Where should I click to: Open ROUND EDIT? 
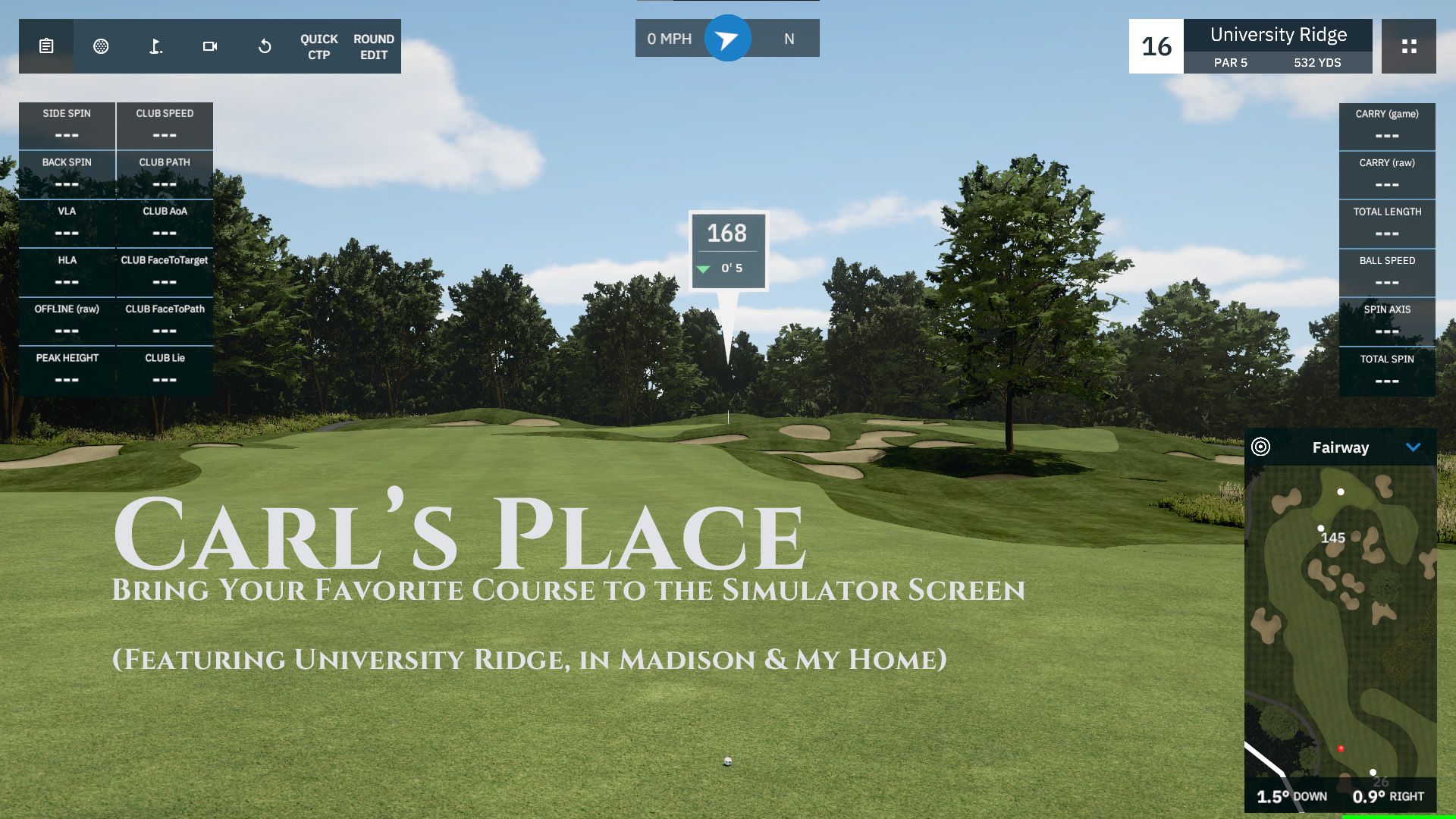pyautogui.click(x=373, y=46)
